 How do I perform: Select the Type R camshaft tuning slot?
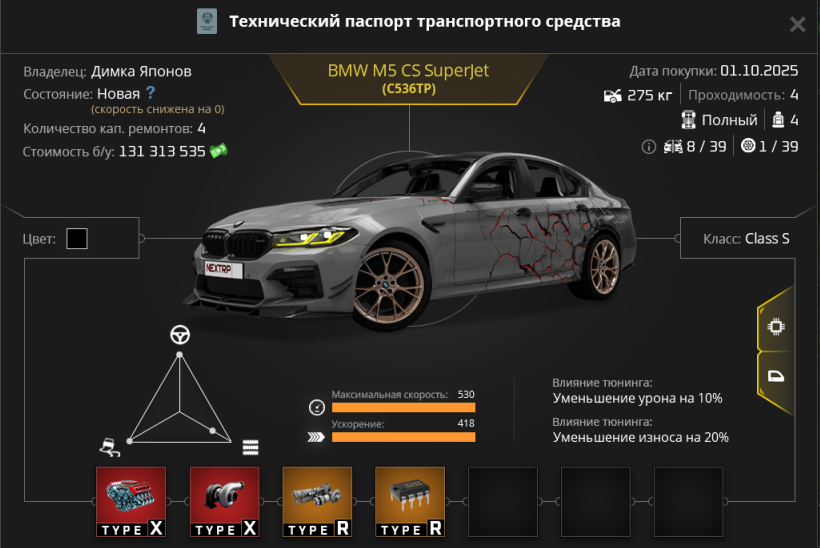317,502
